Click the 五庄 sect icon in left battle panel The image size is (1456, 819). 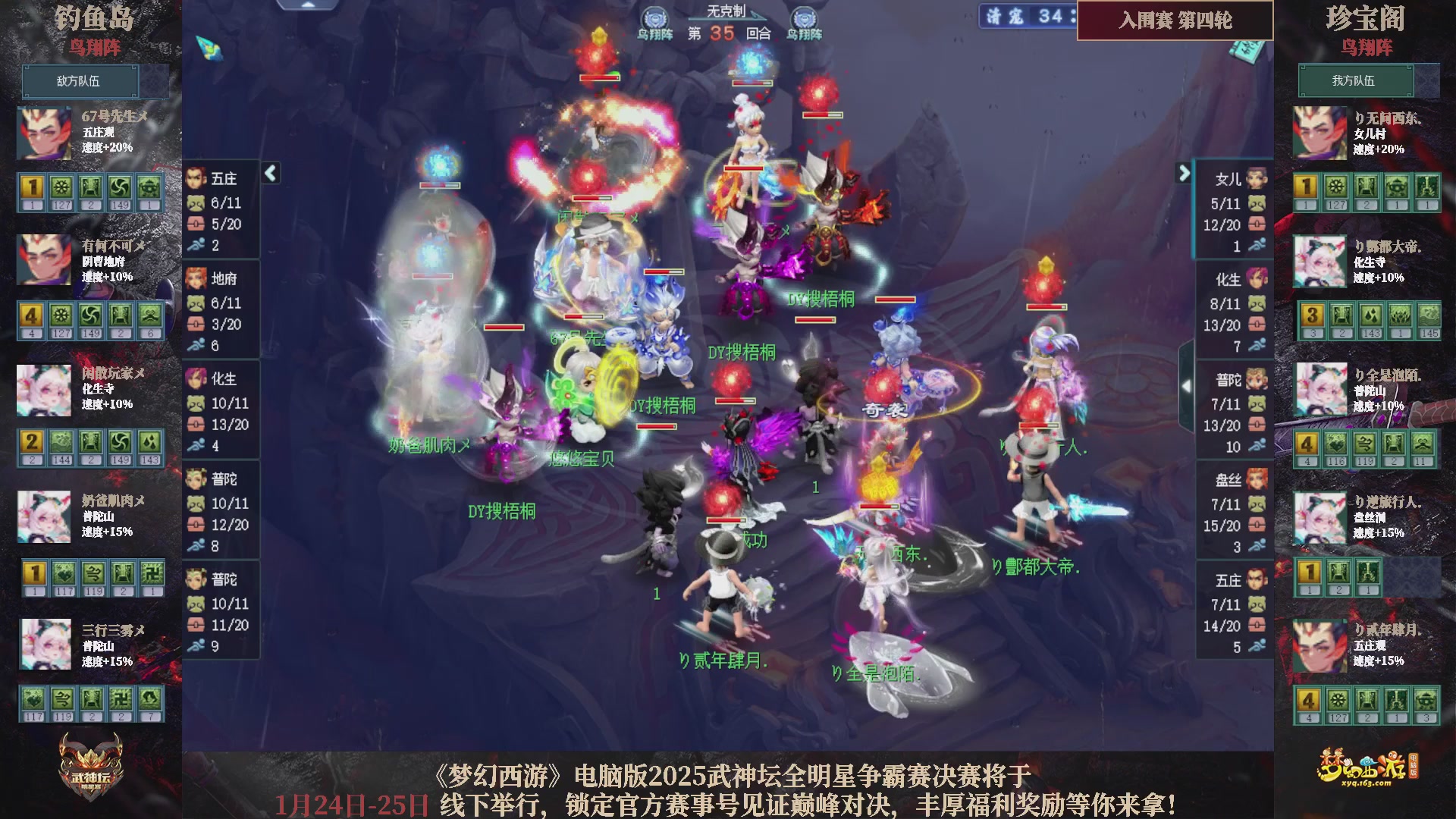coord(197,179)
